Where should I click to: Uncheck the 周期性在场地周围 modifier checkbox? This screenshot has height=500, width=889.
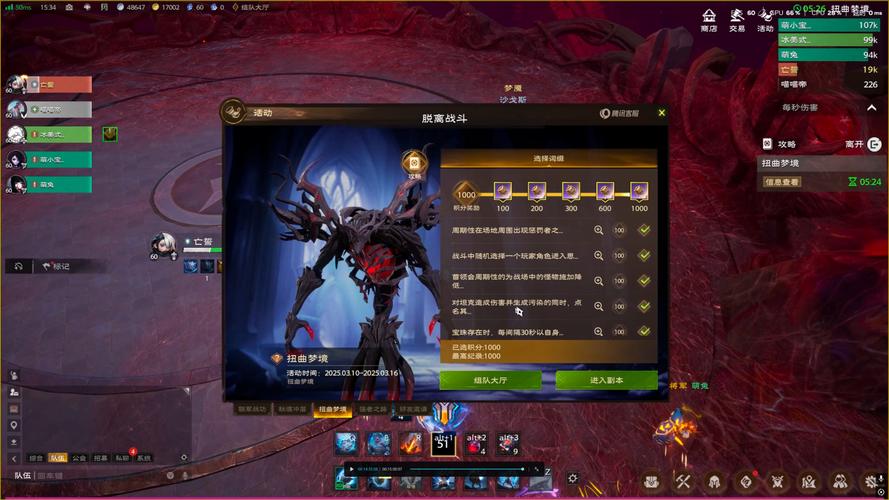(x=645, y=230)
